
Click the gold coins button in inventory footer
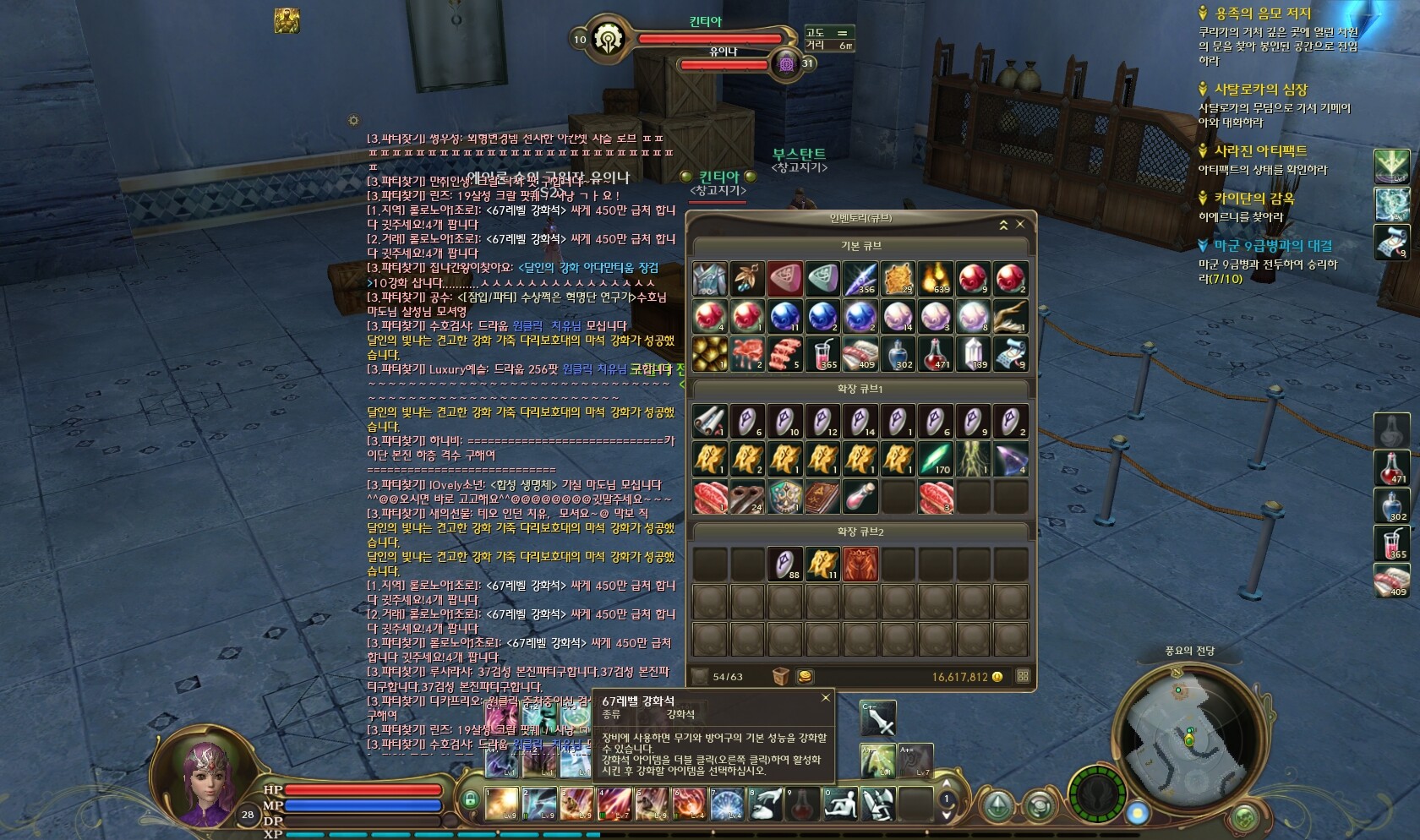[805, 676]
